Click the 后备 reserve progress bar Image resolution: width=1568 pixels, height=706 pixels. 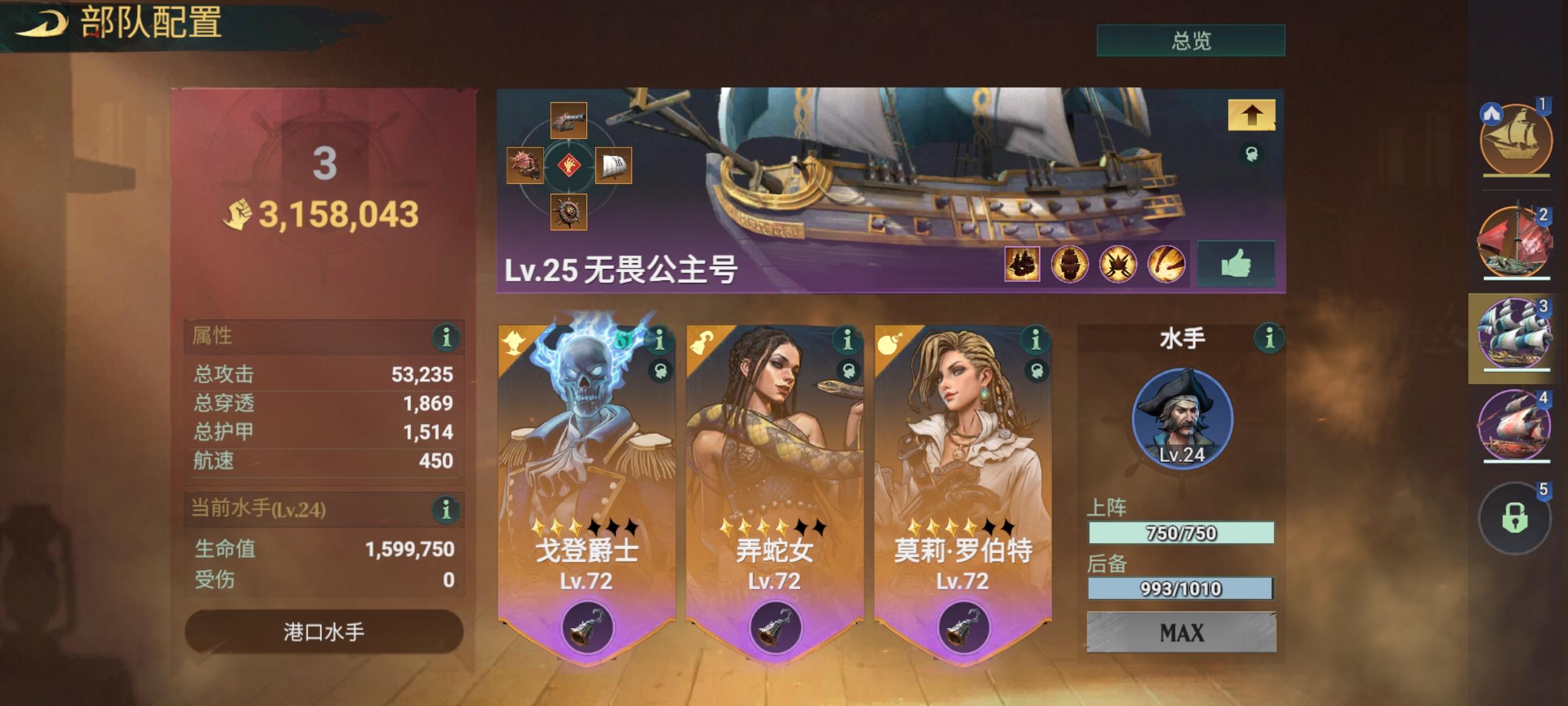(x=1181, y=588)
